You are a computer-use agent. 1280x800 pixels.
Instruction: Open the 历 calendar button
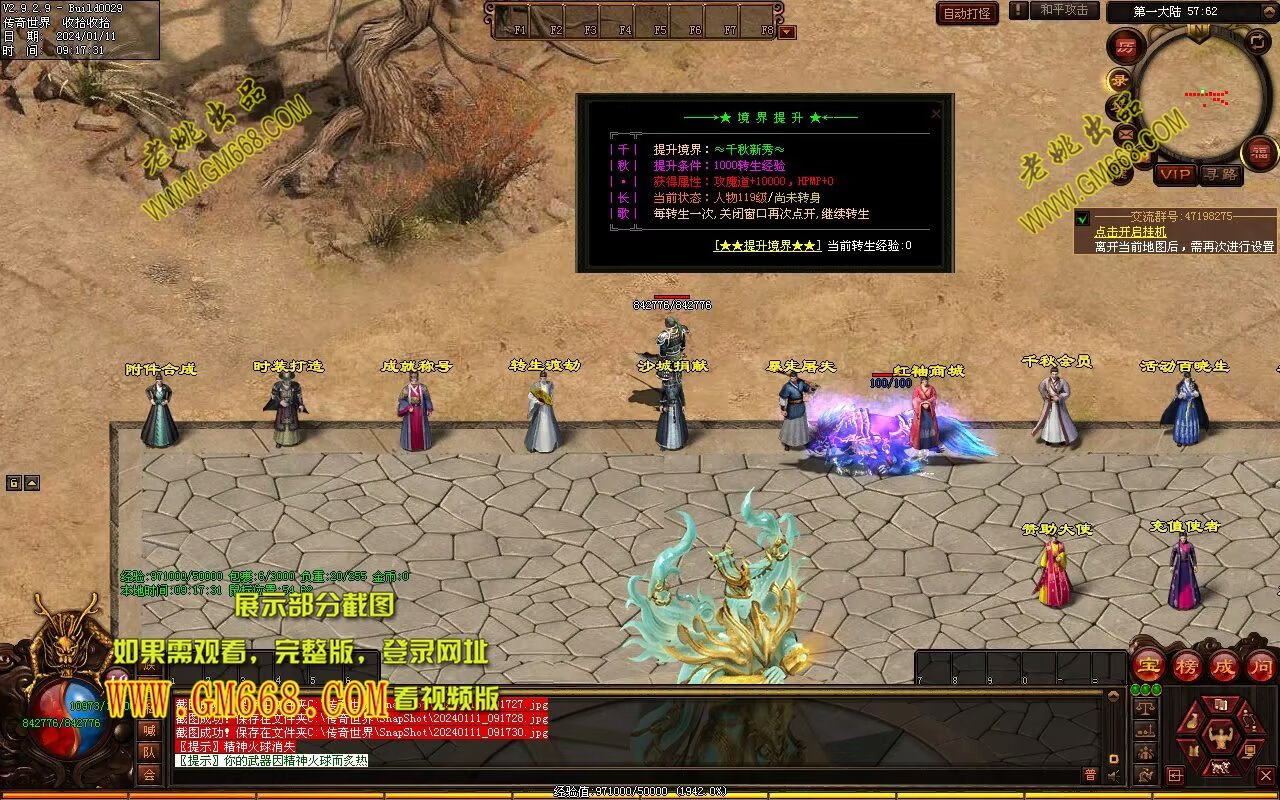click(x=1126, y=47)
